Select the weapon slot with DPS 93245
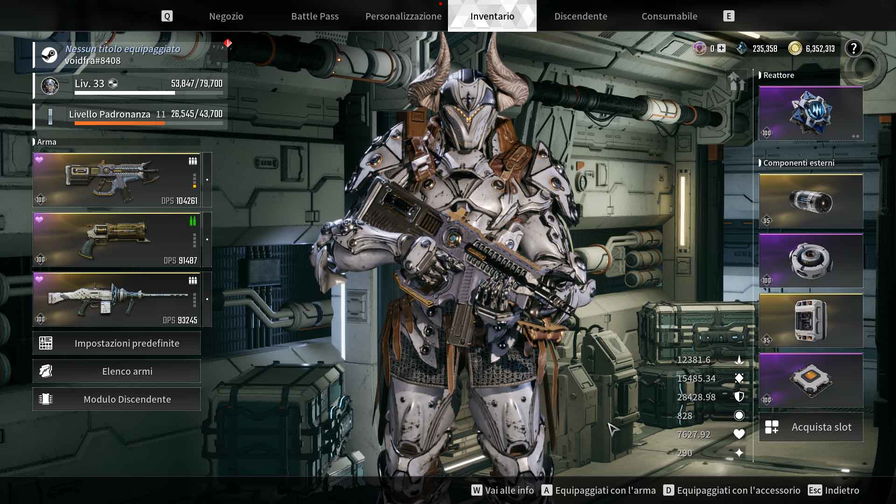The height and width of the screenshot is (504, 896). pyautogui.click(x=116, y=299)
